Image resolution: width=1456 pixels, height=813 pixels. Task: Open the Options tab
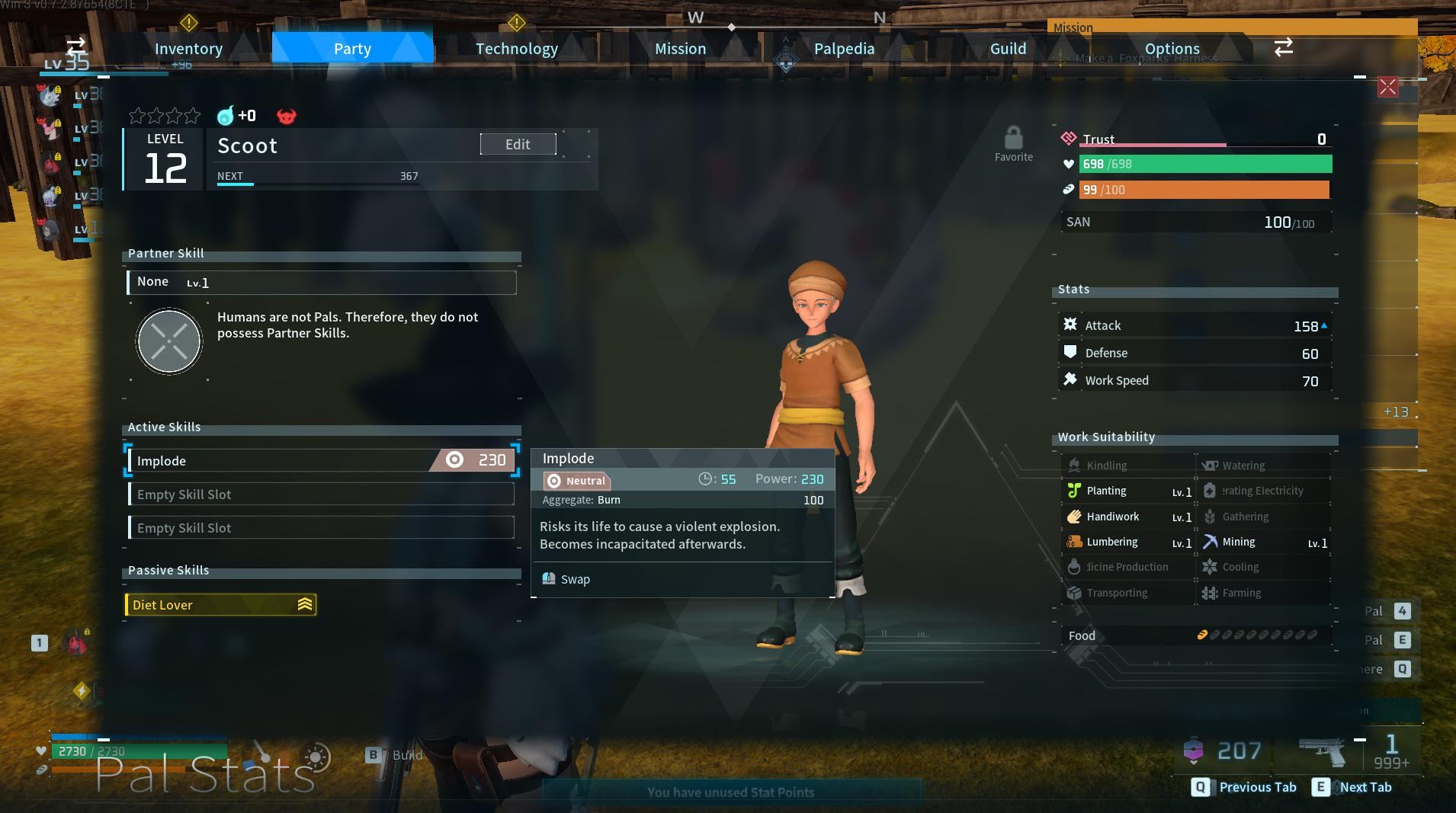[x=1172, y=49]
